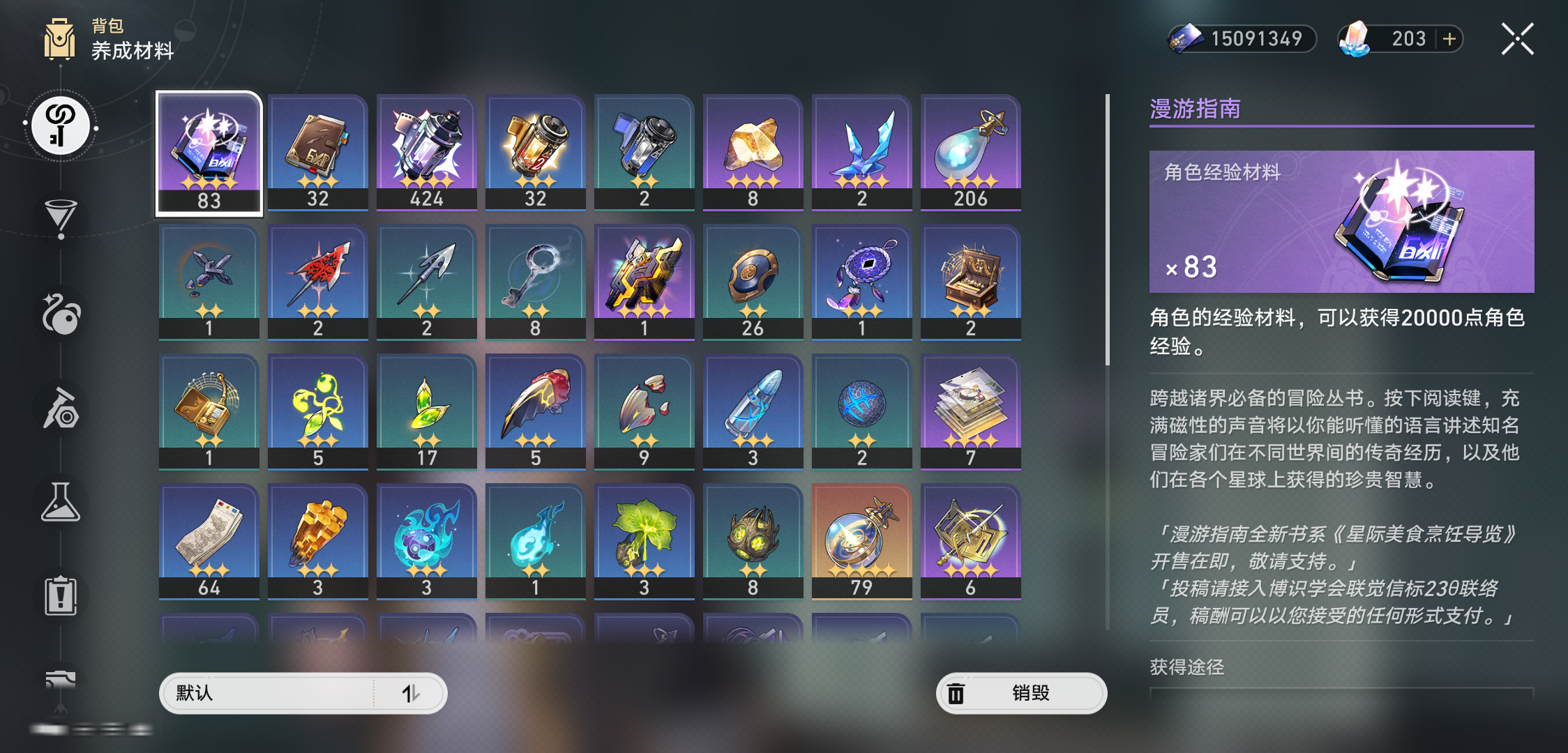Toggle the sort order arrow button
This screenshot has height=753, width=1568.
coord(411,693)
